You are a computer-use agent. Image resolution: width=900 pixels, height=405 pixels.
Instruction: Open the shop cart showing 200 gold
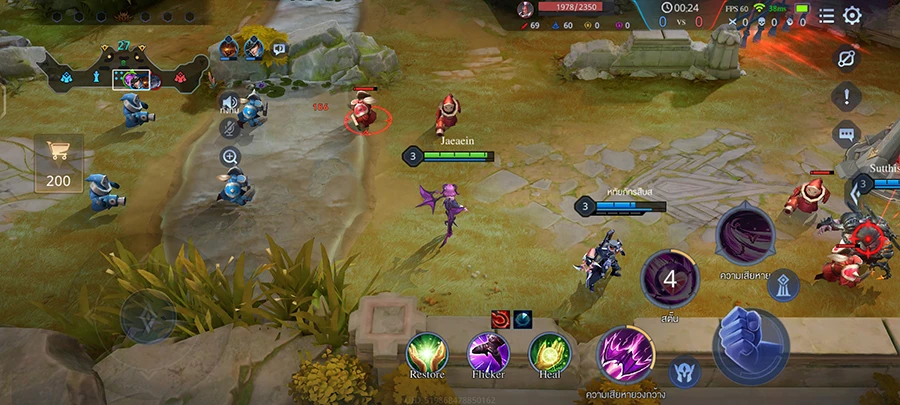pyautogui.click(x=58, y=163)
